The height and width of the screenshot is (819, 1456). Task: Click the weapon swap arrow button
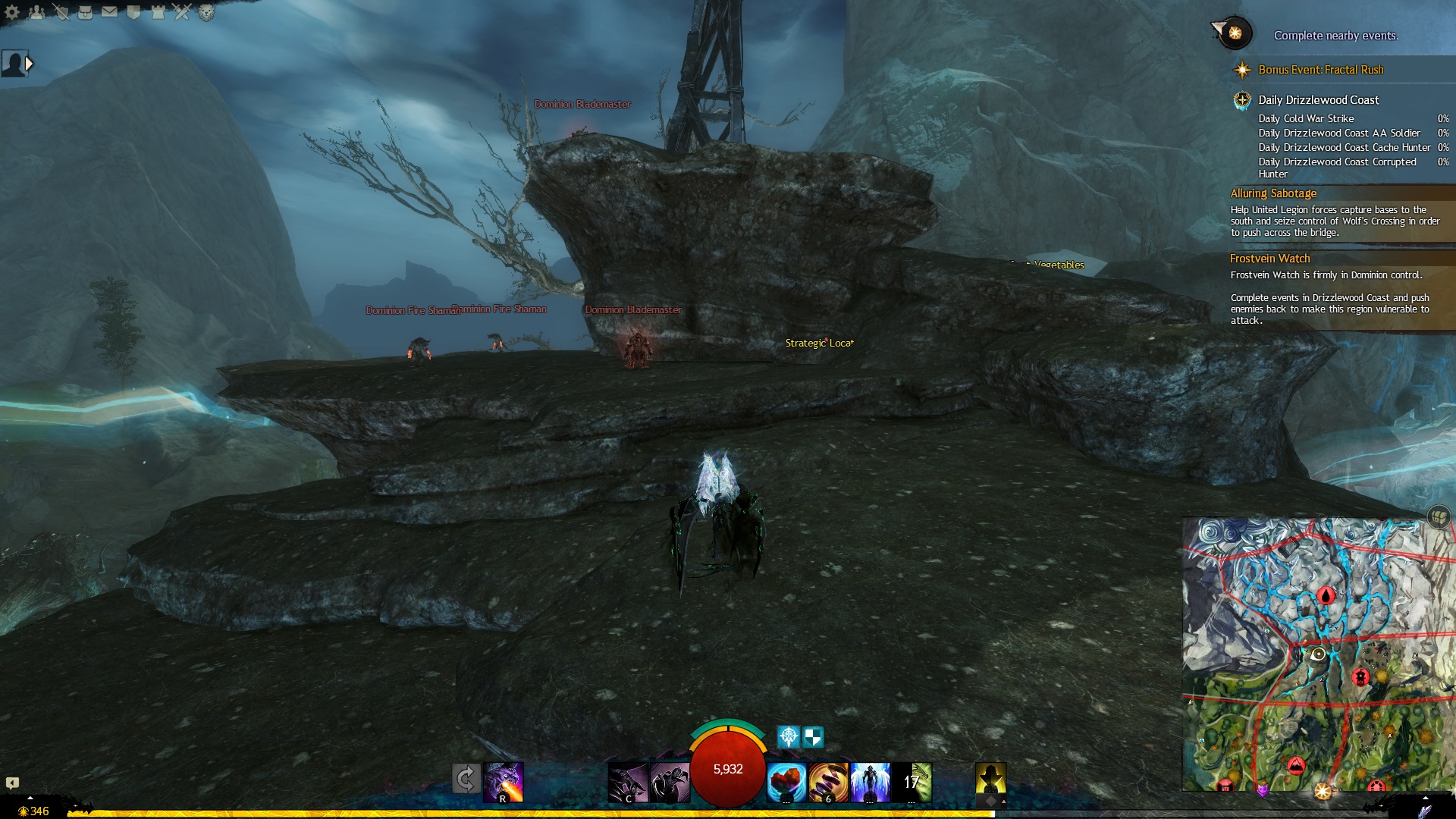(466, 780)
